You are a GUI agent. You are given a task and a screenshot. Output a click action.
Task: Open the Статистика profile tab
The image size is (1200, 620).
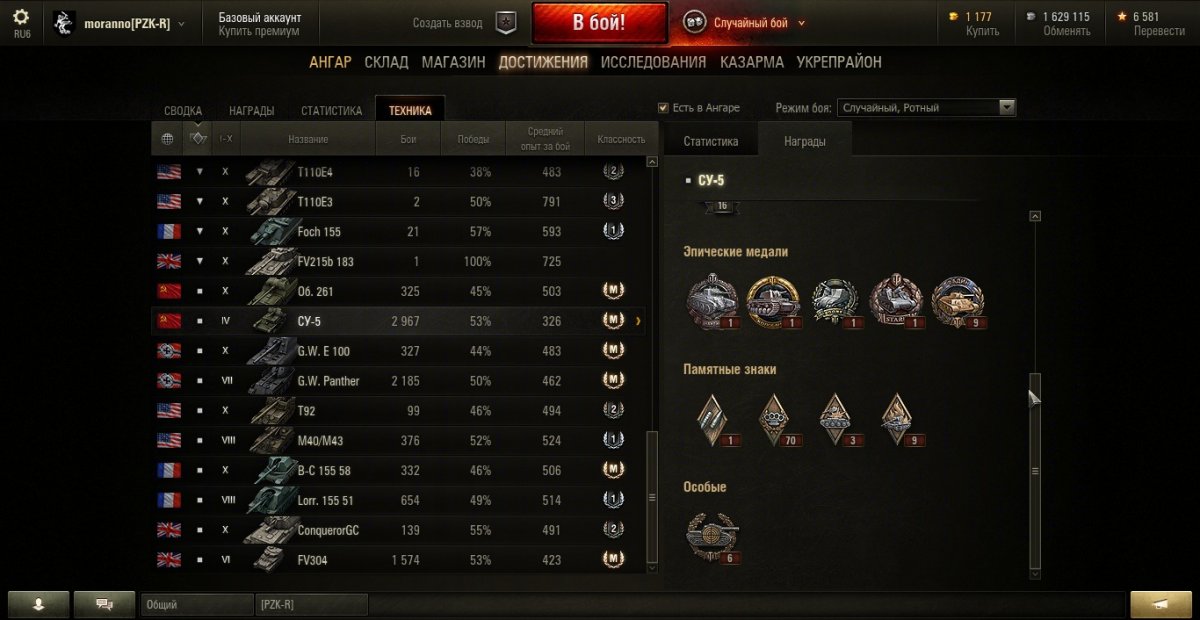331,111
